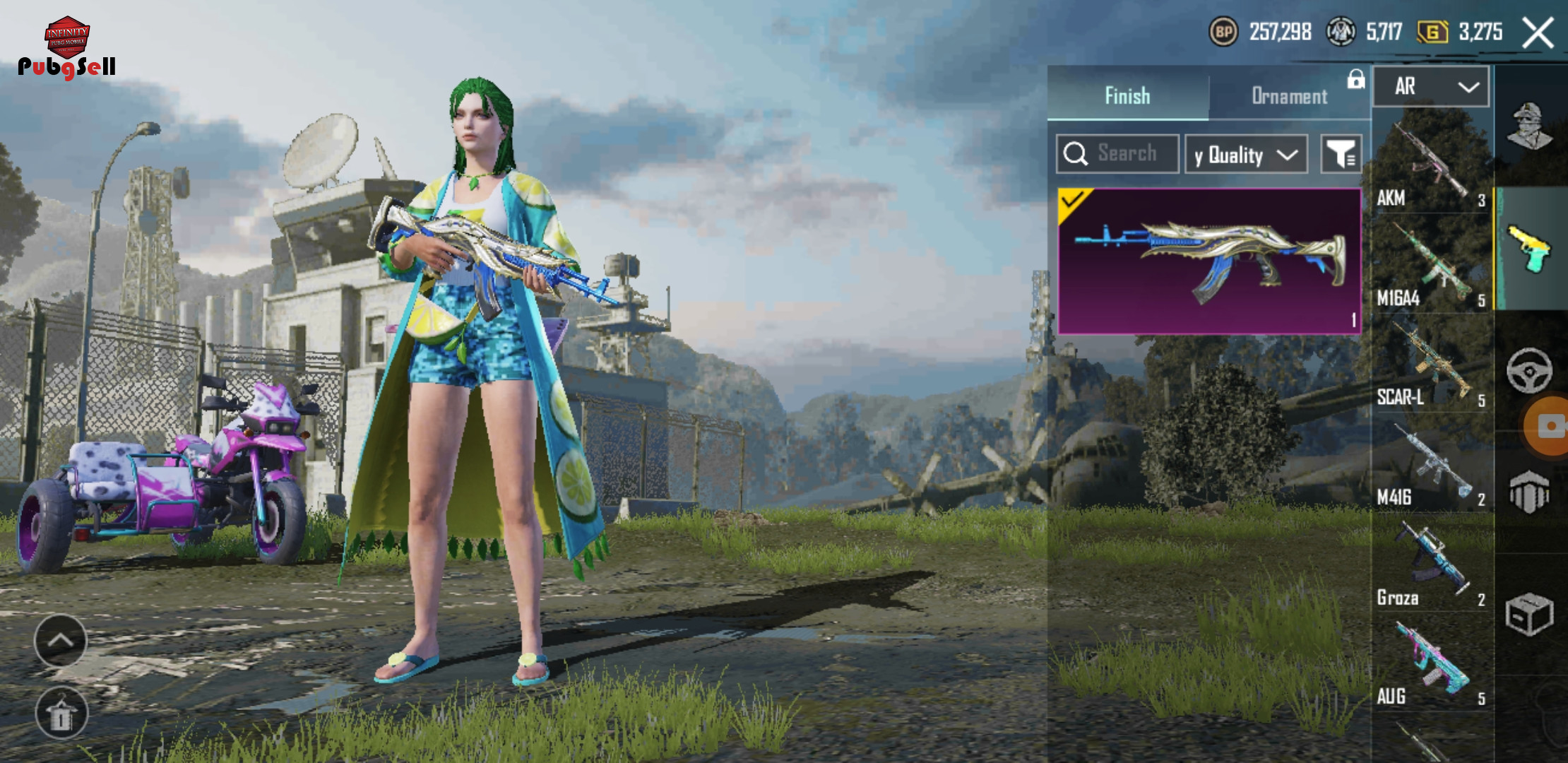
Task: Open the Quality sort dropdown
Action: point(1246,155)
